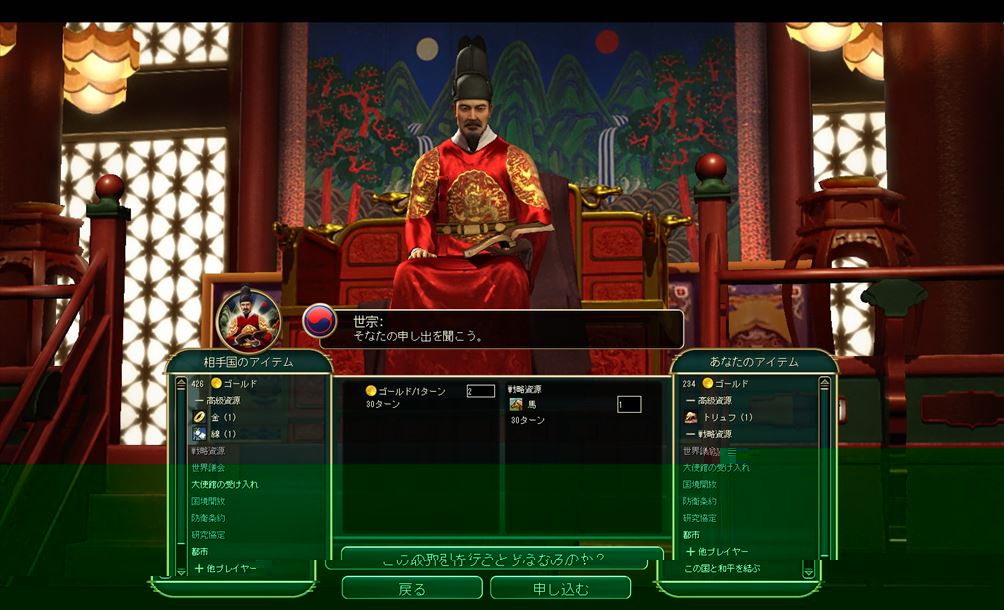Go back using the 戻る button
Image resolution: width=1004 pixels, height=610 pixels.
[412, 588]
